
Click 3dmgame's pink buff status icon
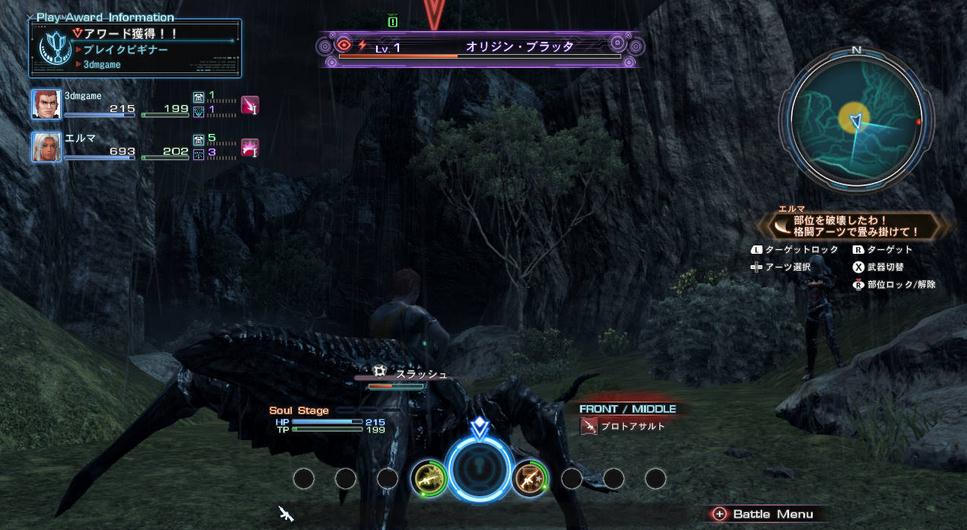tap(250, 105)
